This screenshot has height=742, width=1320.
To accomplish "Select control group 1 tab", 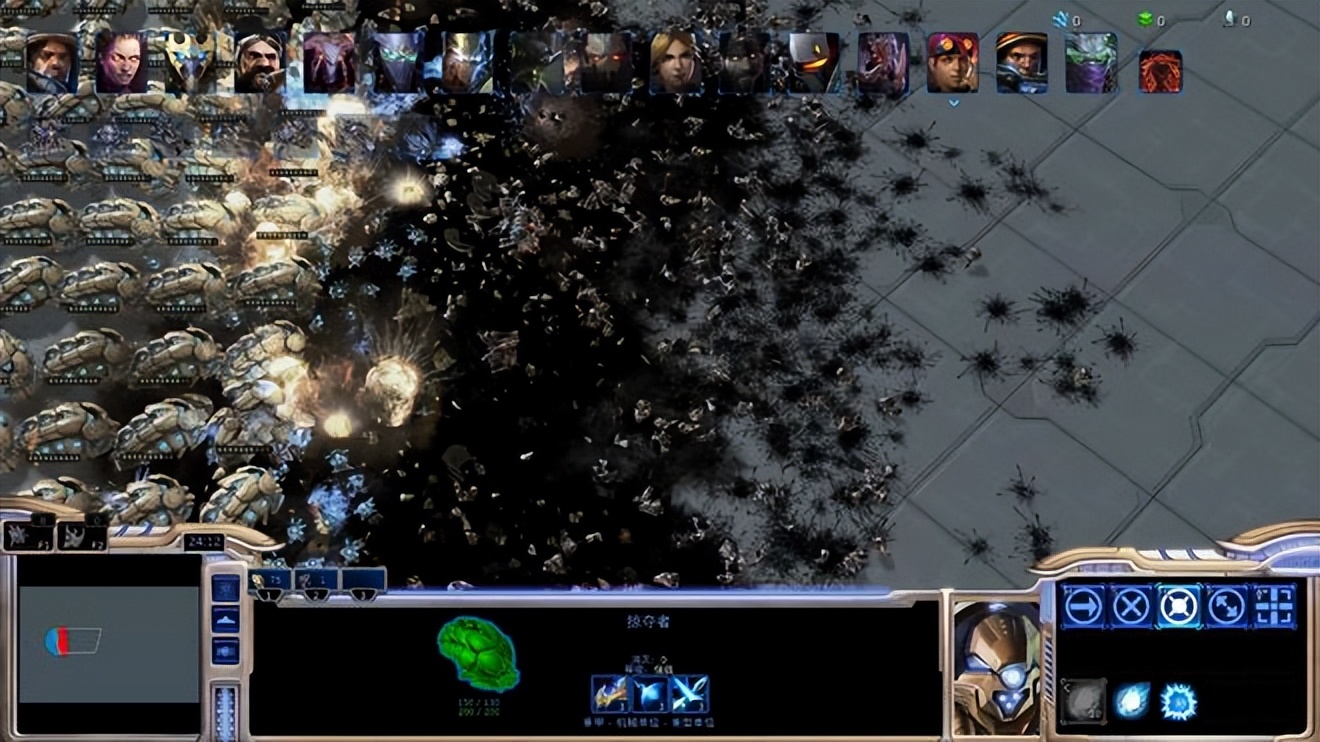I will [x=270, y=581].
